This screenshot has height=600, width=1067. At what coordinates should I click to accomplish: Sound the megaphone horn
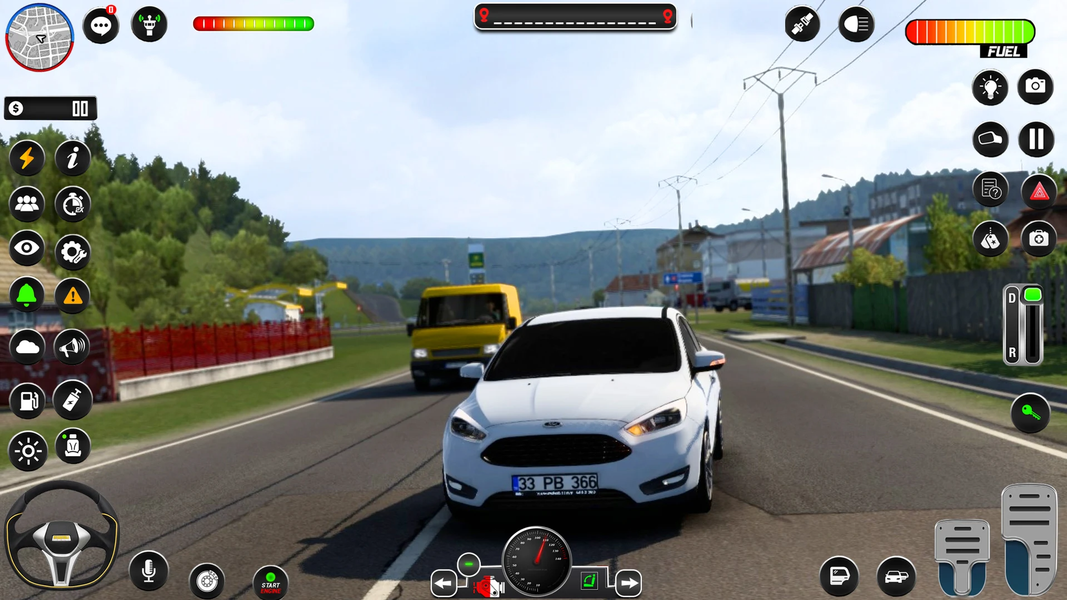click(72, 347)
